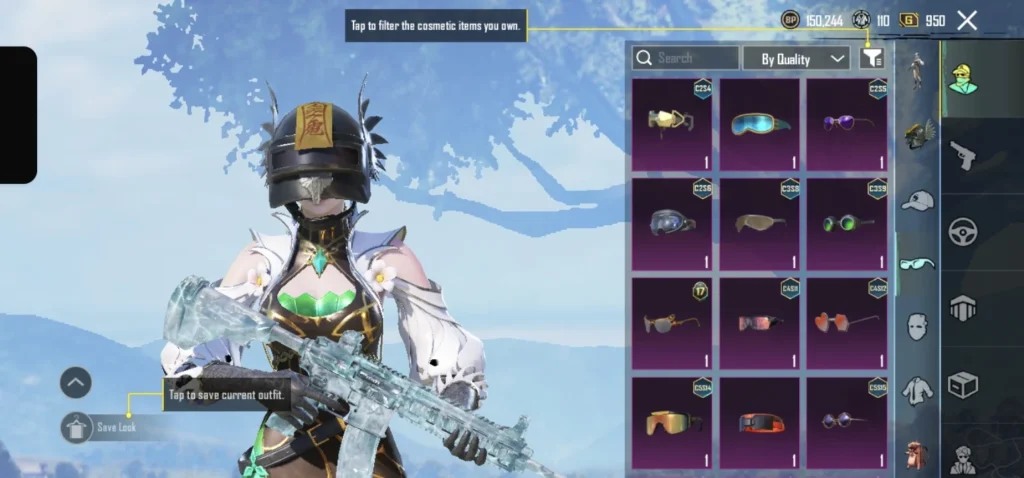Expand the up-arrow circle button above Save Look
The width and height of the screenshot is (1024, 478).
click(76, 382)
